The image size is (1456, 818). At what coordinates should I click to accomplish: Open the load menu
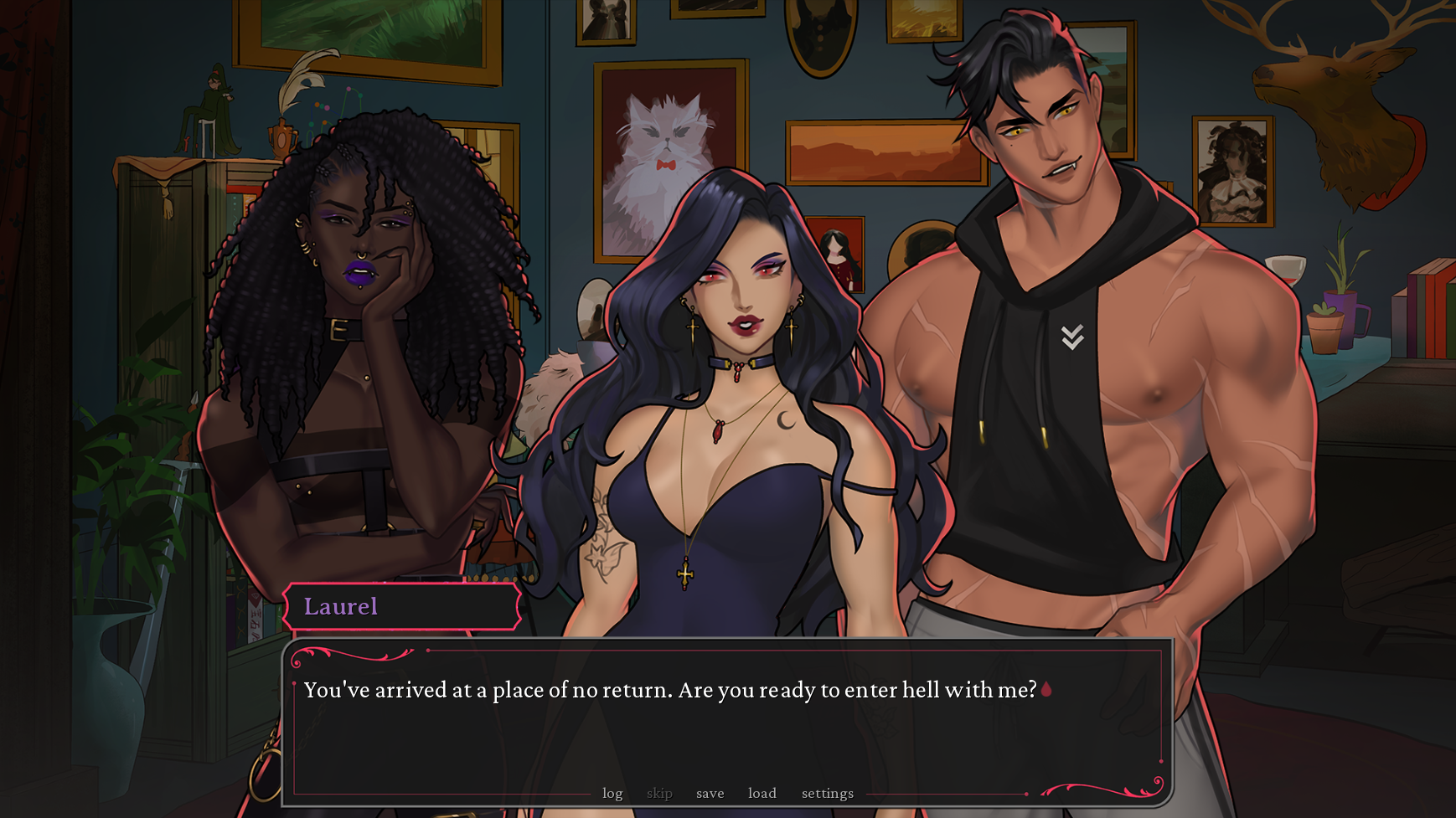click(762, 793)
